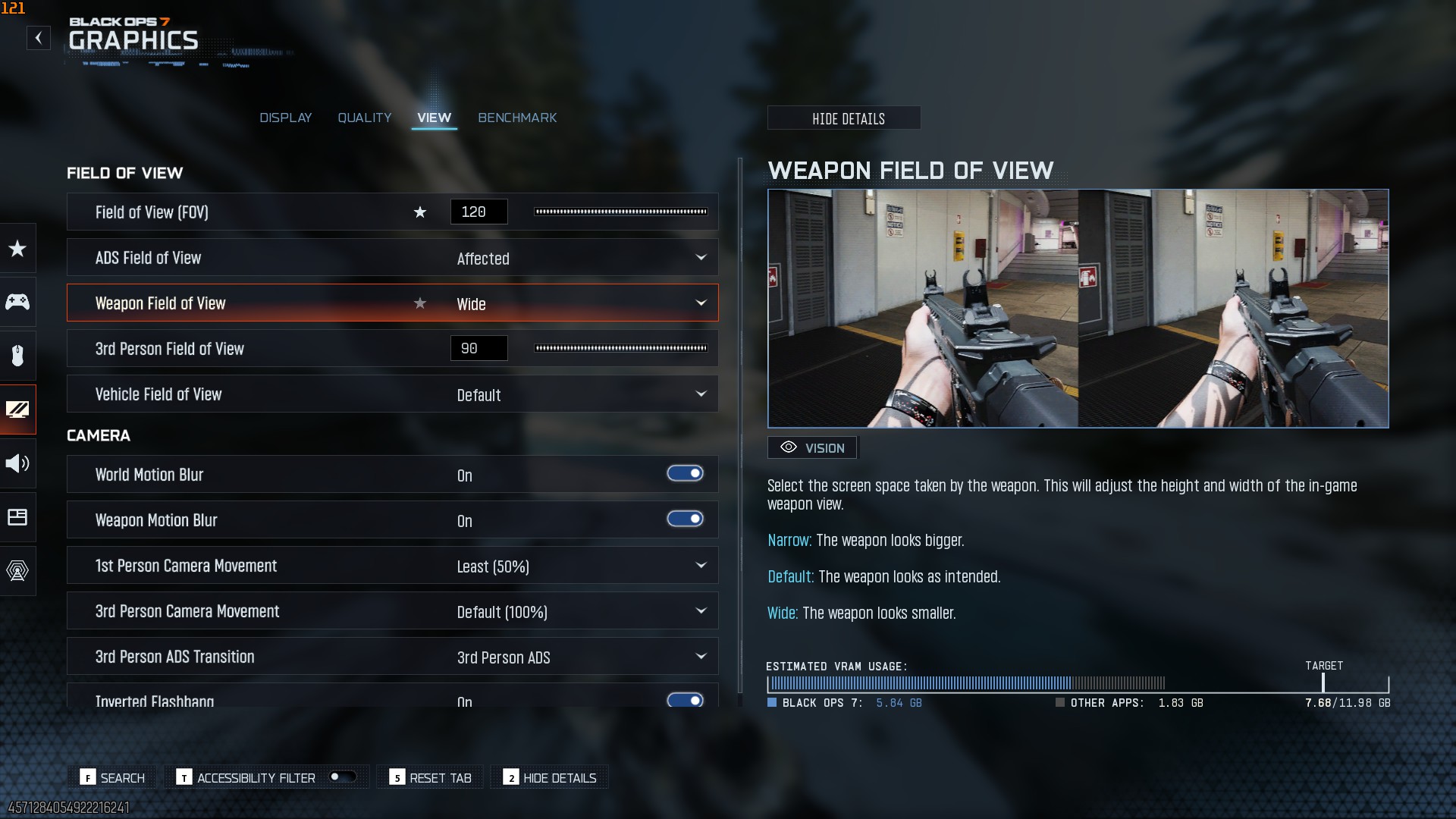Image resolution: width=1456 pixels, height=819 pixels.
Task: Toggle World Motion Blur off
Action: (685, 474)
